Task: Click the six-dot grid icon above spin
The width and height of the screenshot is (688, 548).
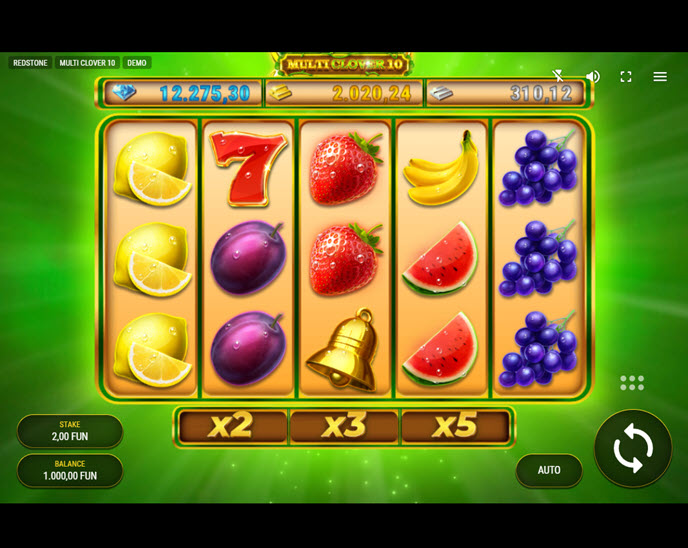Action: click(x=632, y=383)
